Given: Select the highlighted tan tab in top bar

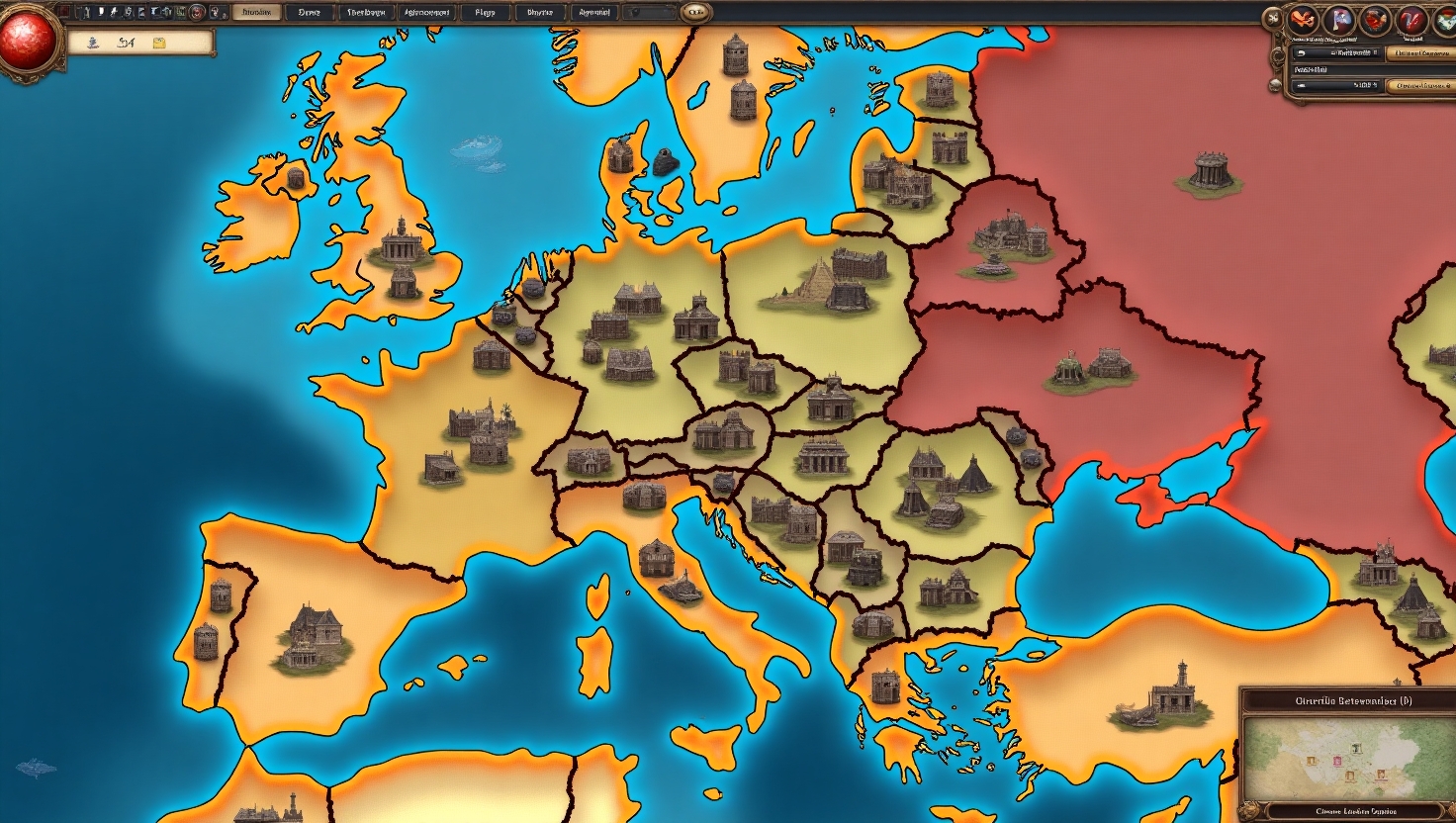Looking at the screenshot, I should coord(256,13).
